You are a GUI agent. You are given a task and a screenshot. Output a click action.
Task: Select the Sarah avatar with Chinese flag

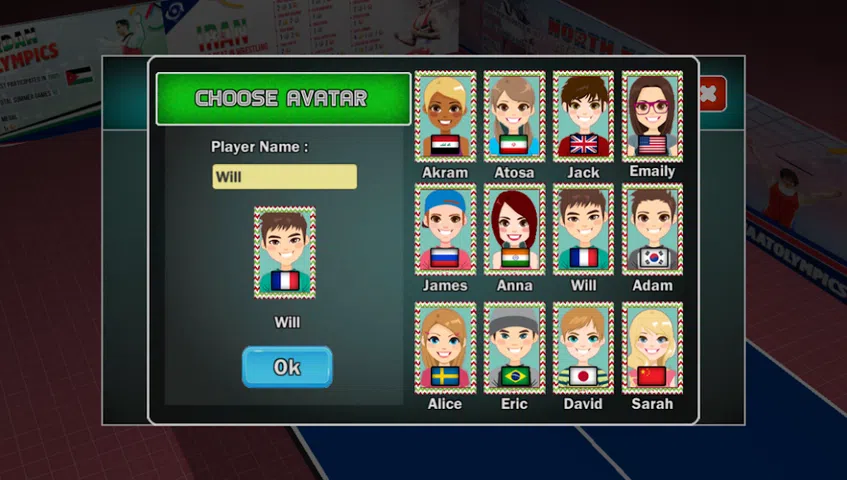pos(652,347)
